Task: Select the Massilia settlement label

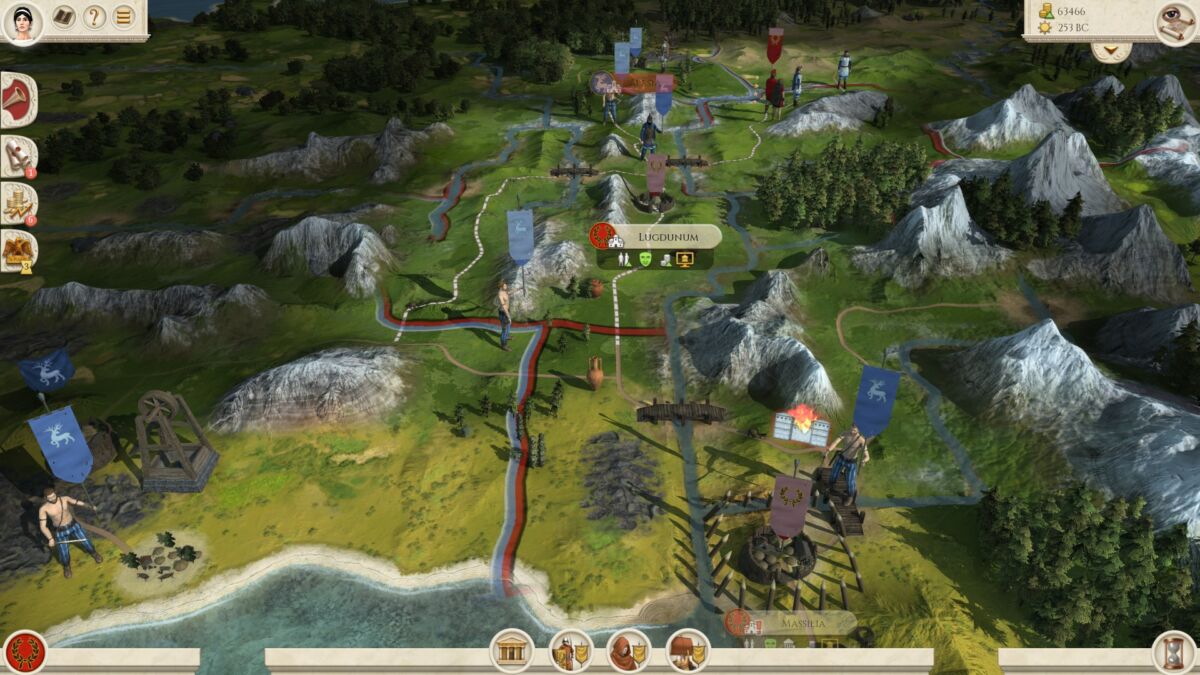Action: 802,623
